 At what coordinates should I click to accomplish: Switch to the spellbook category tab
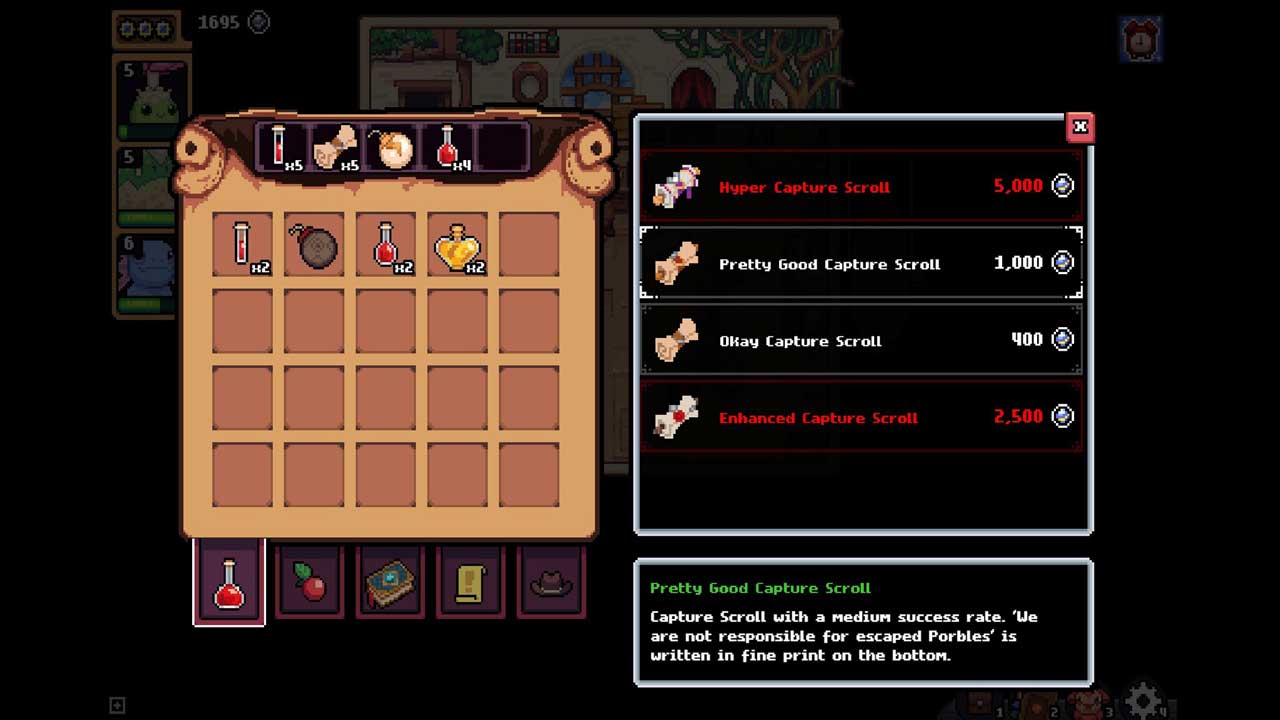pos(391,582)
